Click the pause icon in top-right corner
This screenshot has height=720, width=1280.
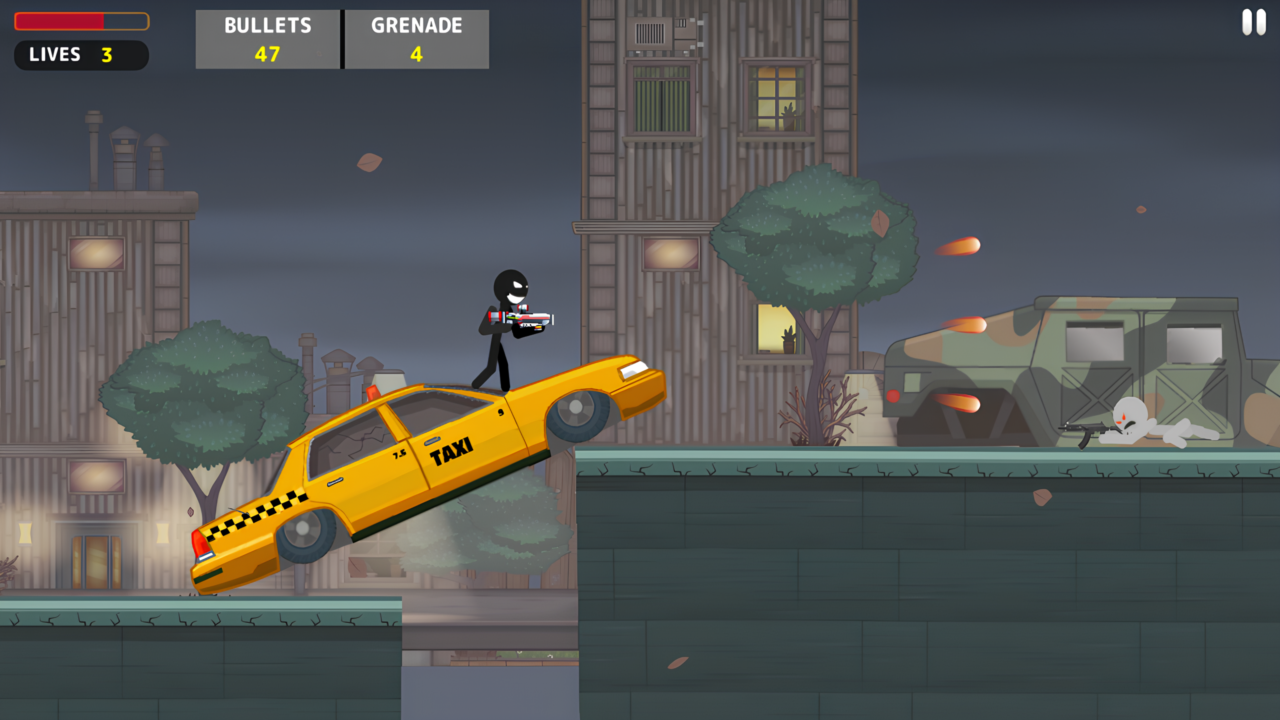pyautogui.click(x=1253, y=22)
